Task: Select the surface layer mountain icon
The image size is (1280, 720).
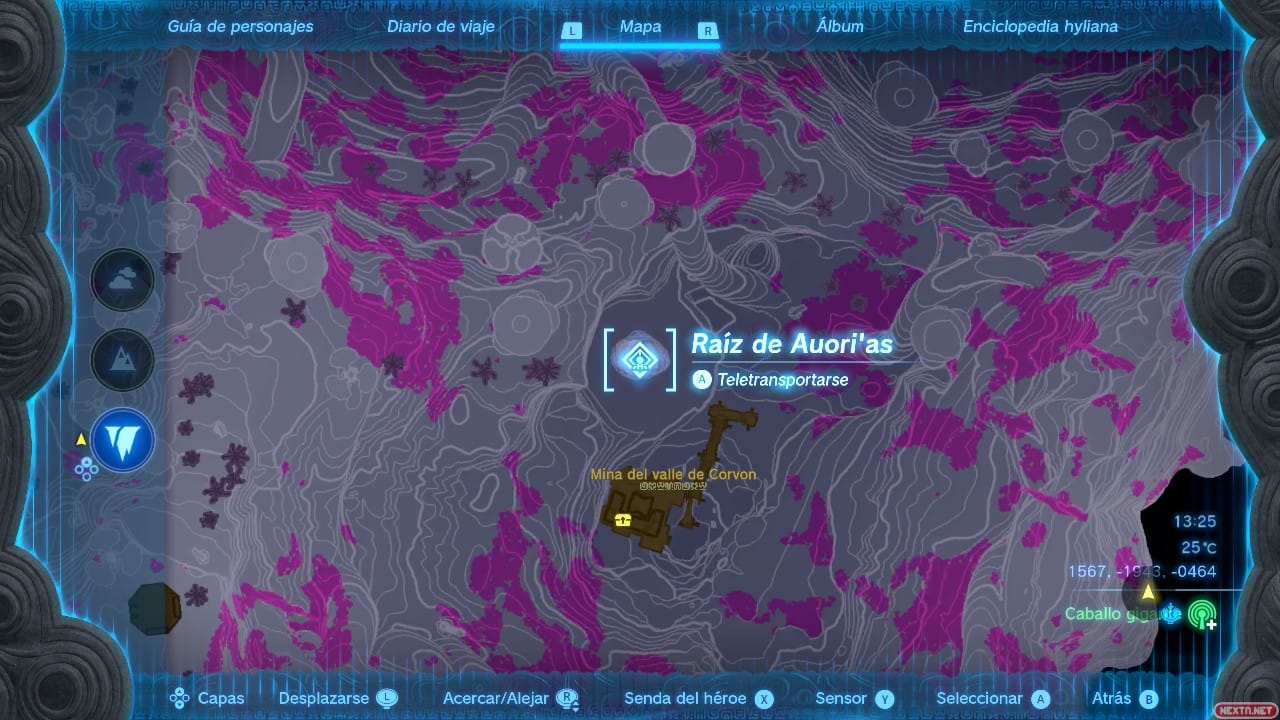Action: click(x=123, y=360)
